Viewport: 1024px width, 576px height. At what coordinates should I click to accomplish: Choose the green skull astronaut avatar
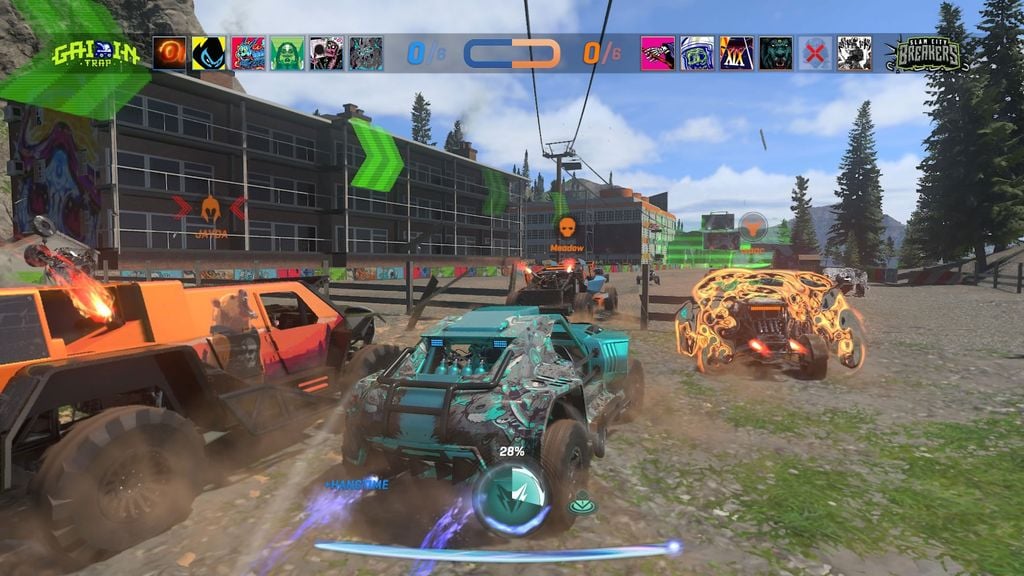(697, 53)
